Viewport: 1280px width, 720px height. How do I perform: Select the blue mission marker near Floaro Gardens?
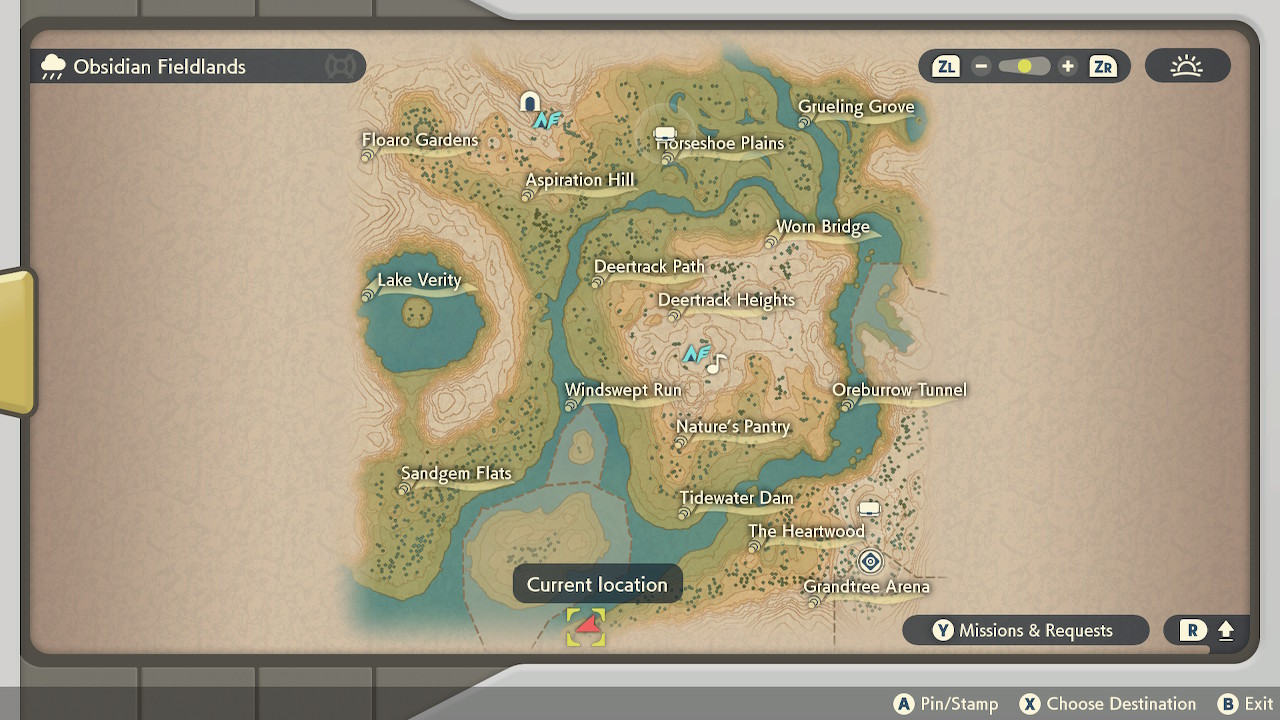pyautogui.click(x=546, y=119)
